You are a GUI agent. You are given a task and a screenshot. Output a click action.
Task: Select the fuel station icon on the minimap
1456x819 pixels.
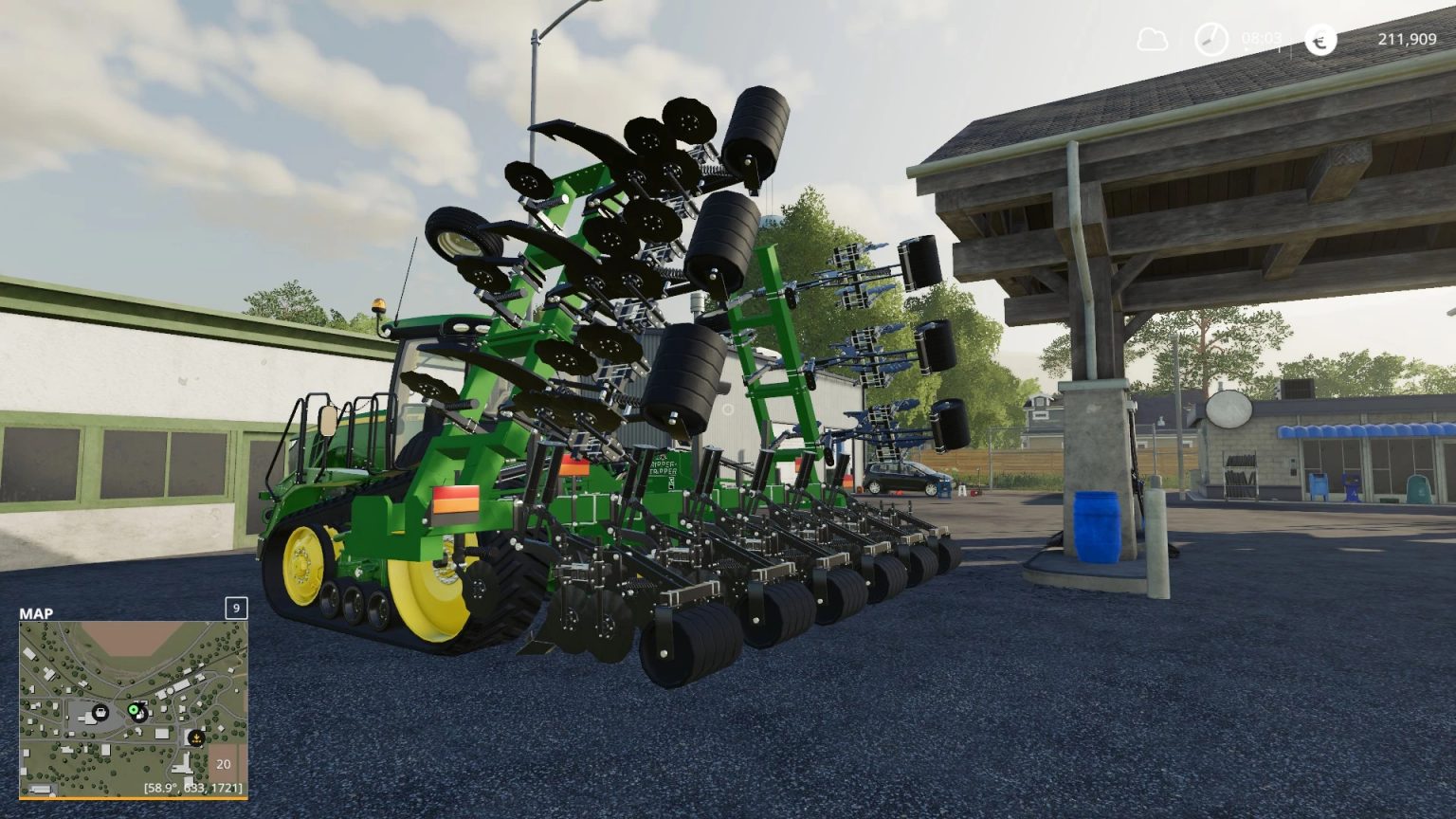pos(100,713)
